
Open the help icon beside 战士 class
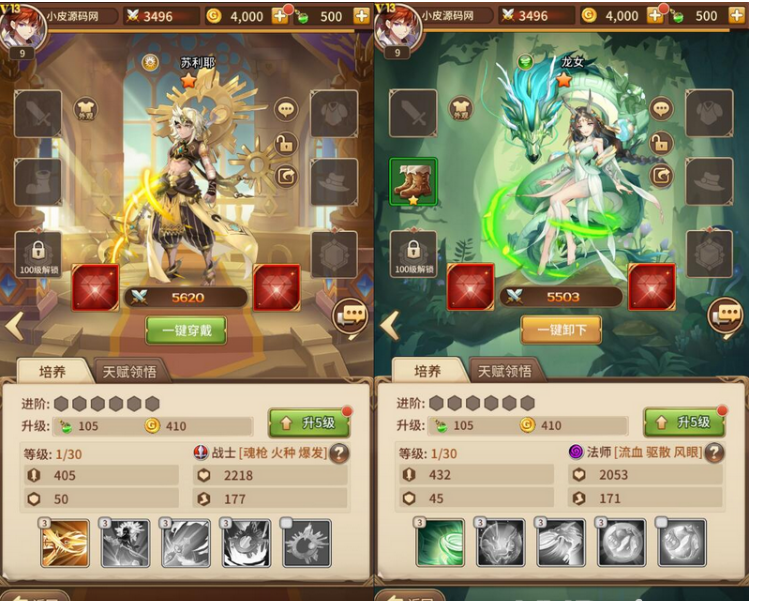pyautogui.click(x=340, y=453)
